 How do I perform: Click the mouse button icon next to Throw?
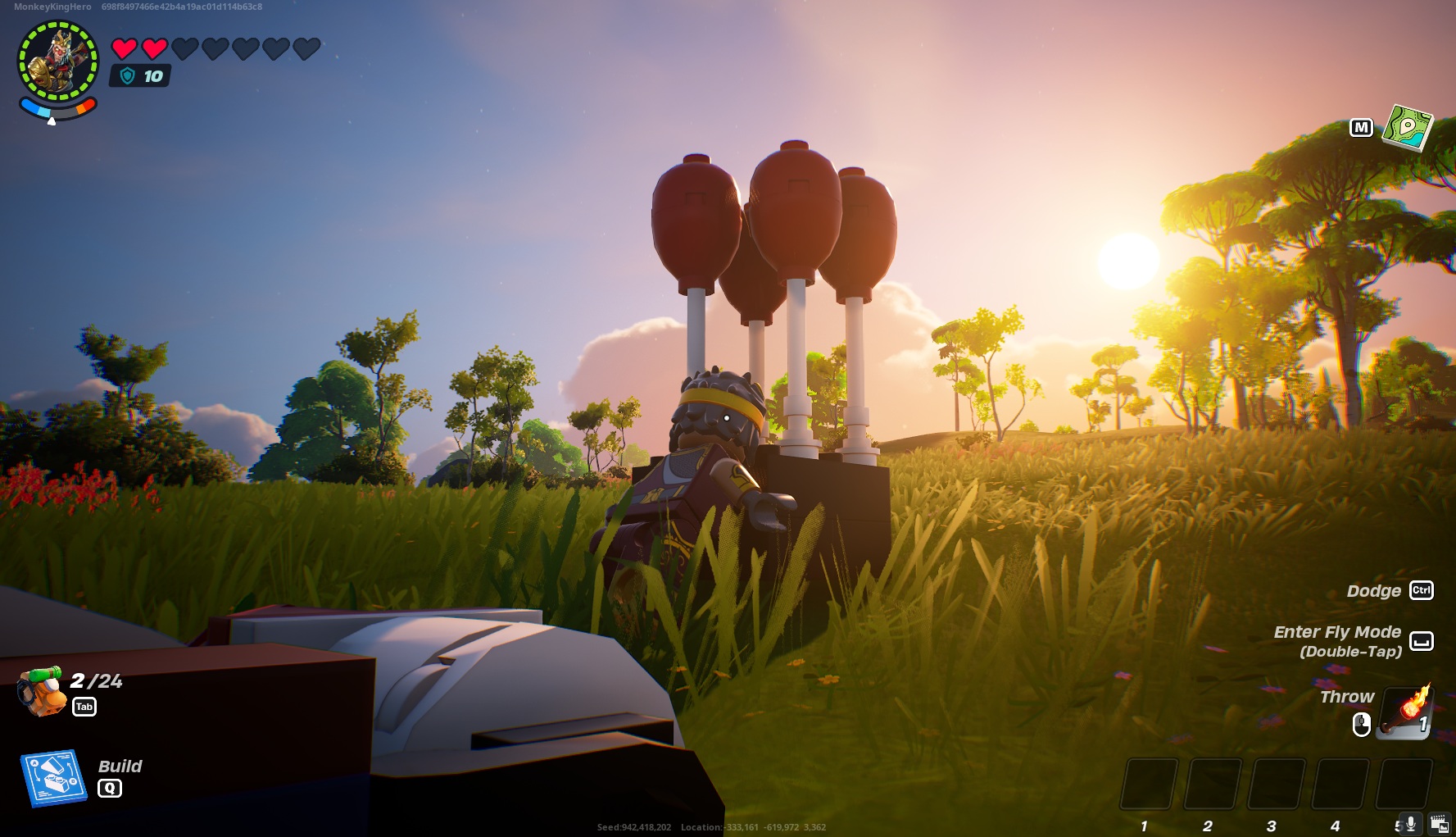(x=1361, y=723)
